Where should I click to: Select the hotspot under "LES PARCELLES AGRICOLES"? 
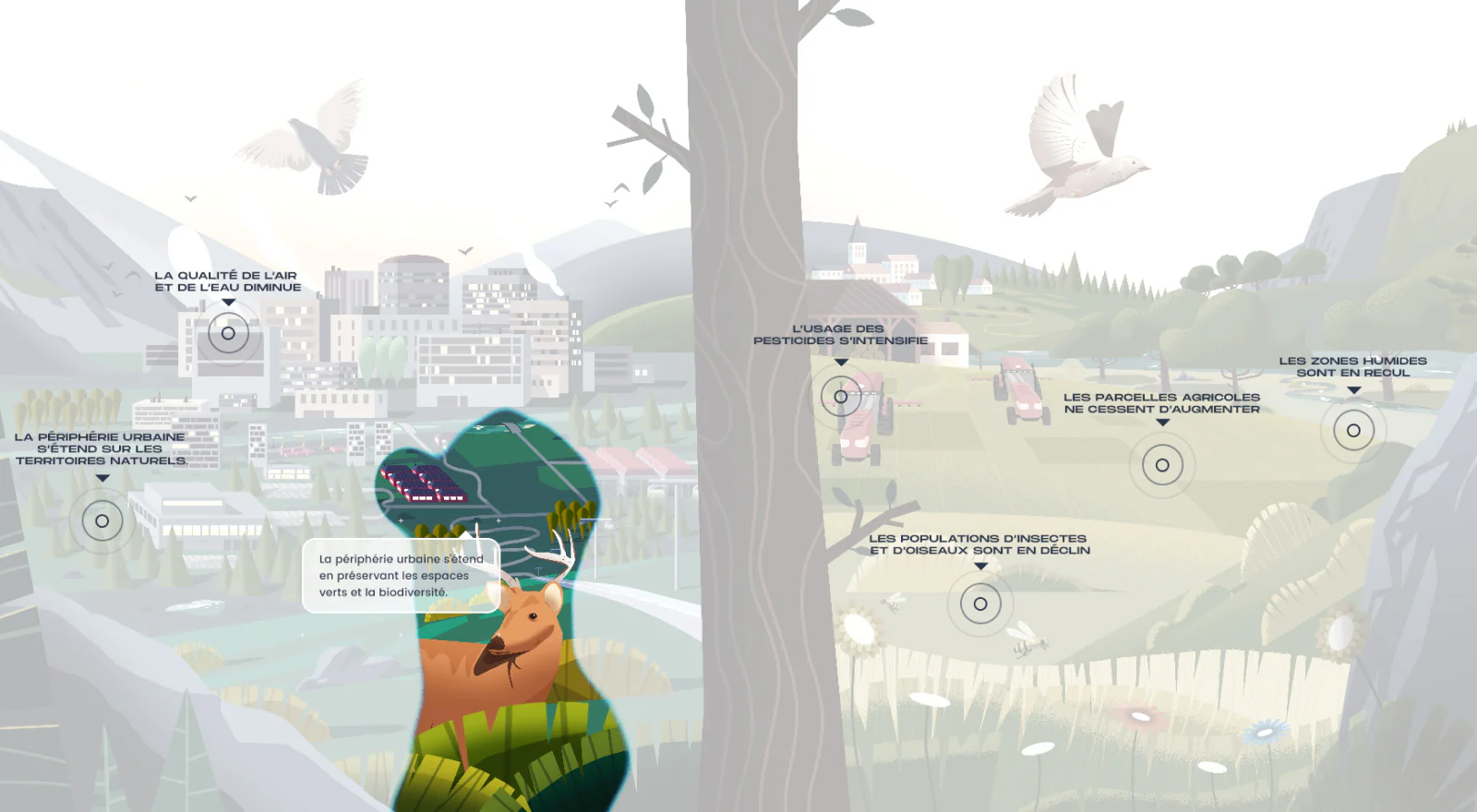1162,465
